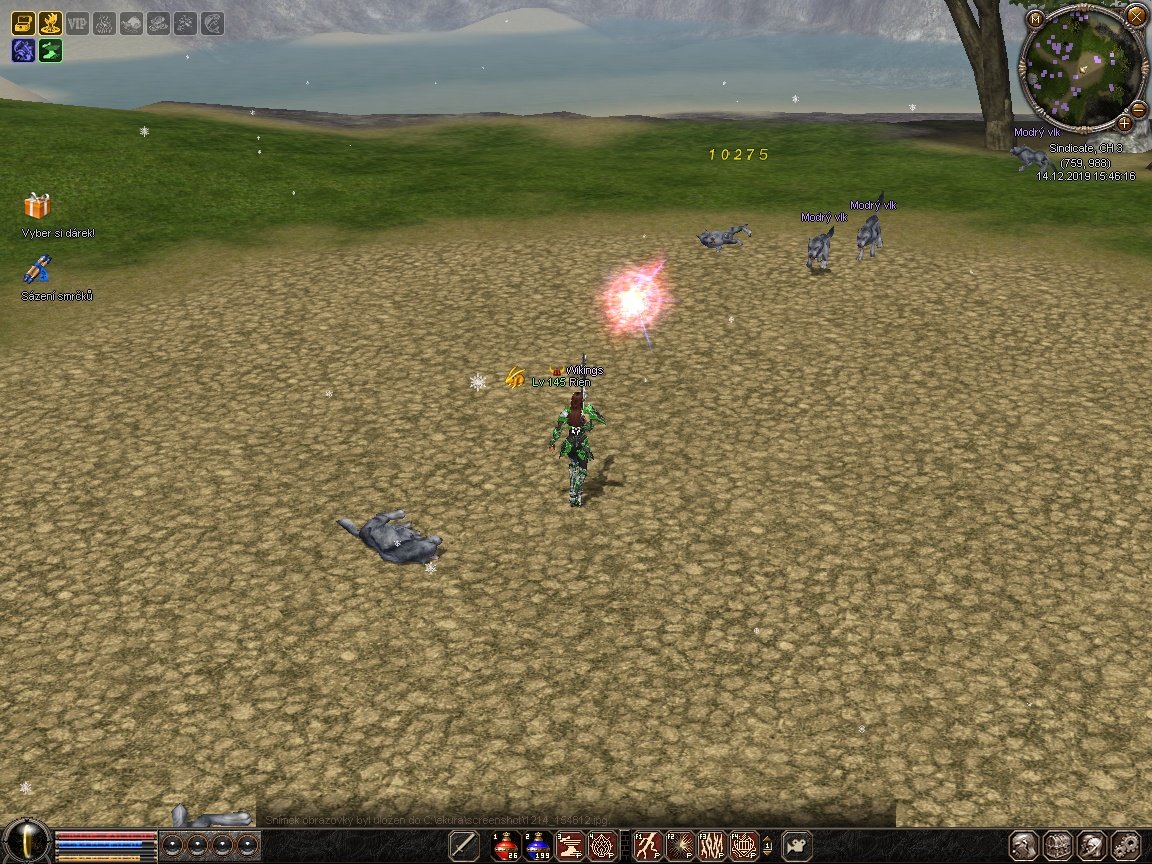The height and width of the screenshot is (864, 1152).
Task: Select the golden flame bonus icon
Action: click(50, 23)
